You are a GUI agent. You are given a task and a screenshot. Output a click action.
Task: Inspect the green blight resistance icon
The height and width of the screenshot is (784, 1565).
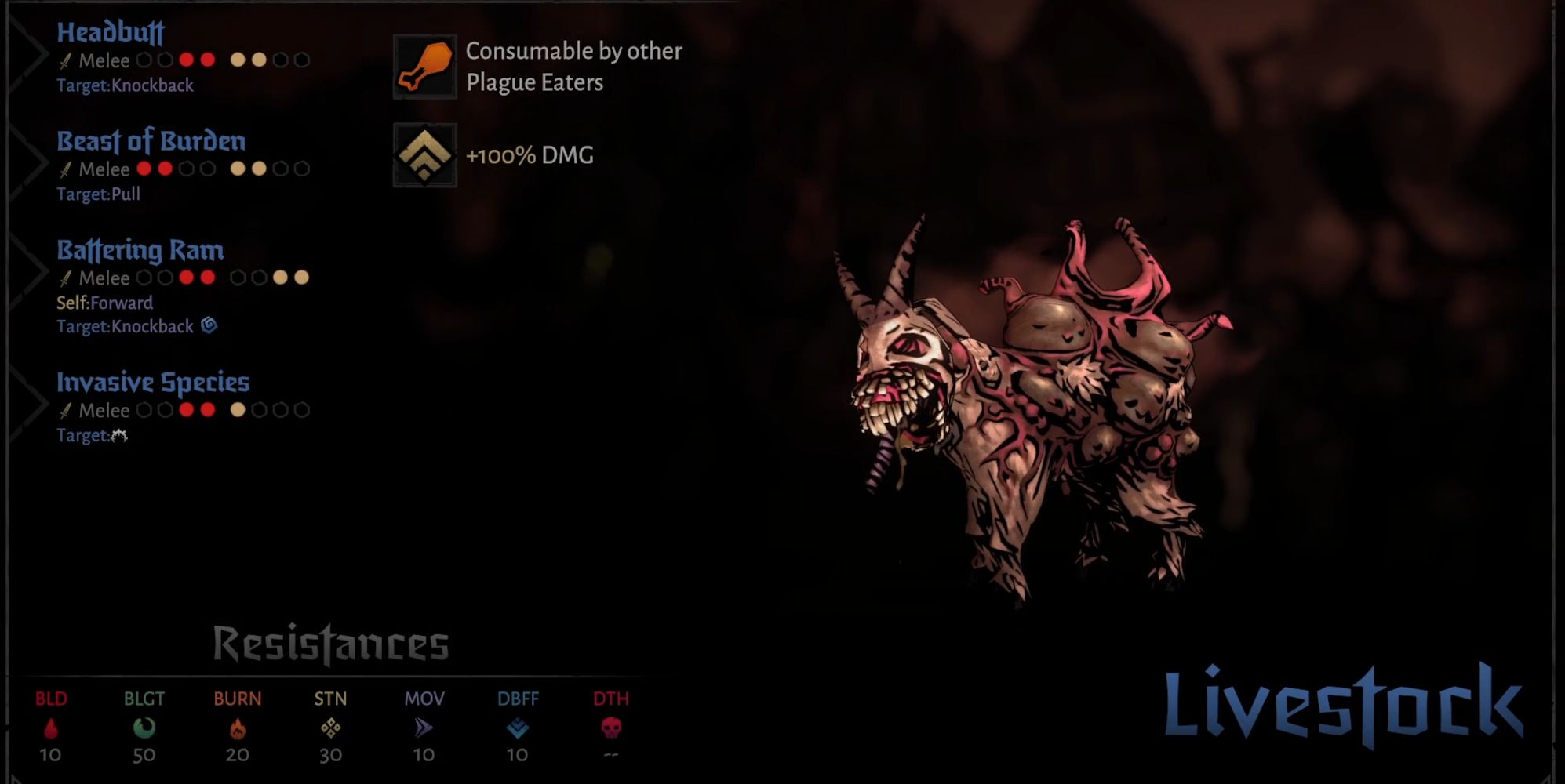144,729
